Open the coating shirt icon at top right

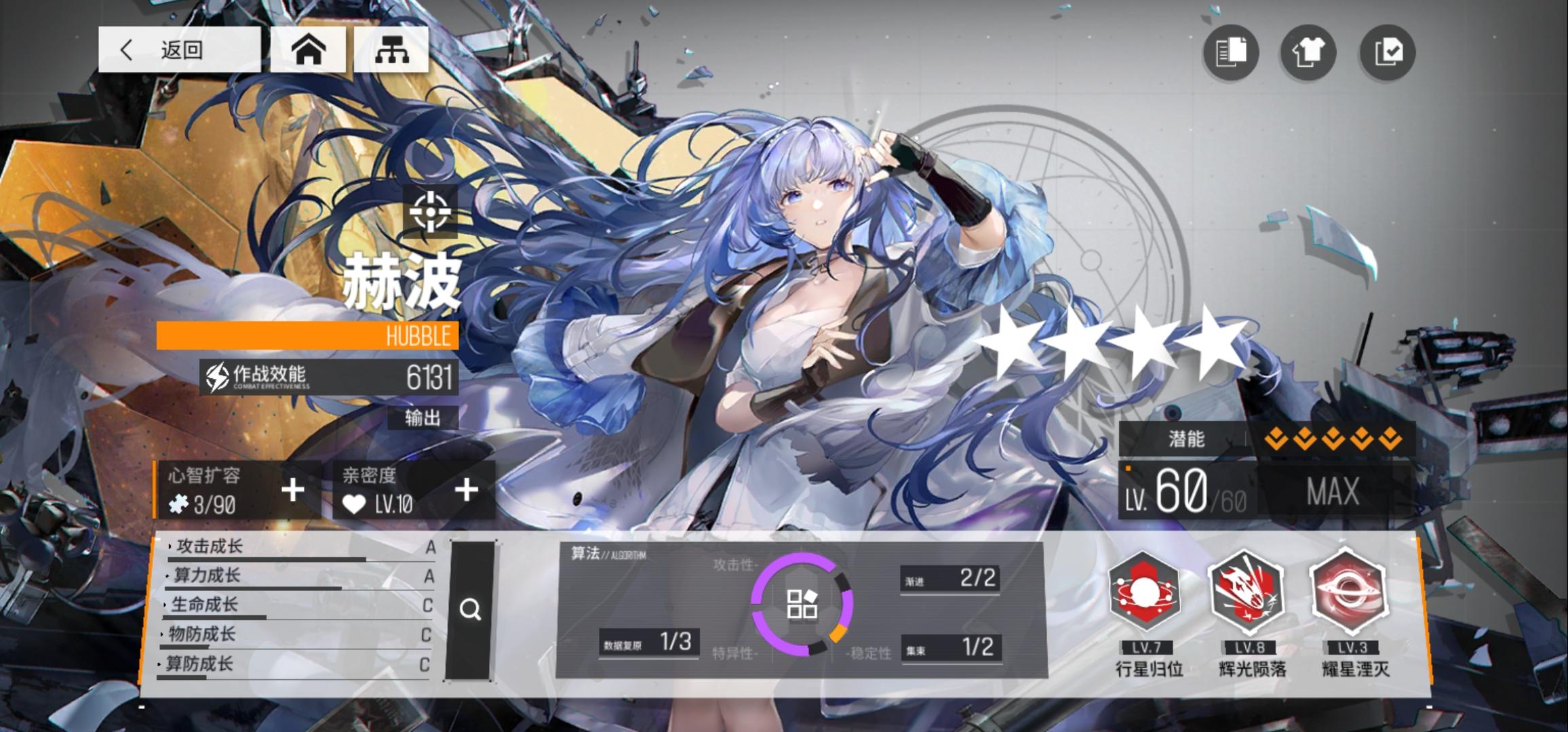point(1308,53)
